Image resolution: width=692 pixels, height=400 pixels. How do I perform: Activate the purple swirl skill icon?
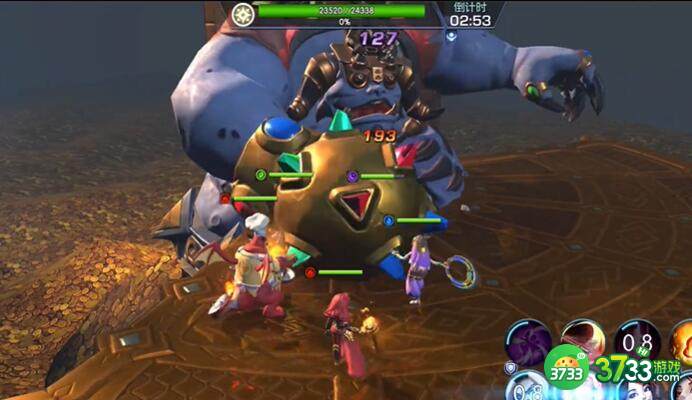528,340
